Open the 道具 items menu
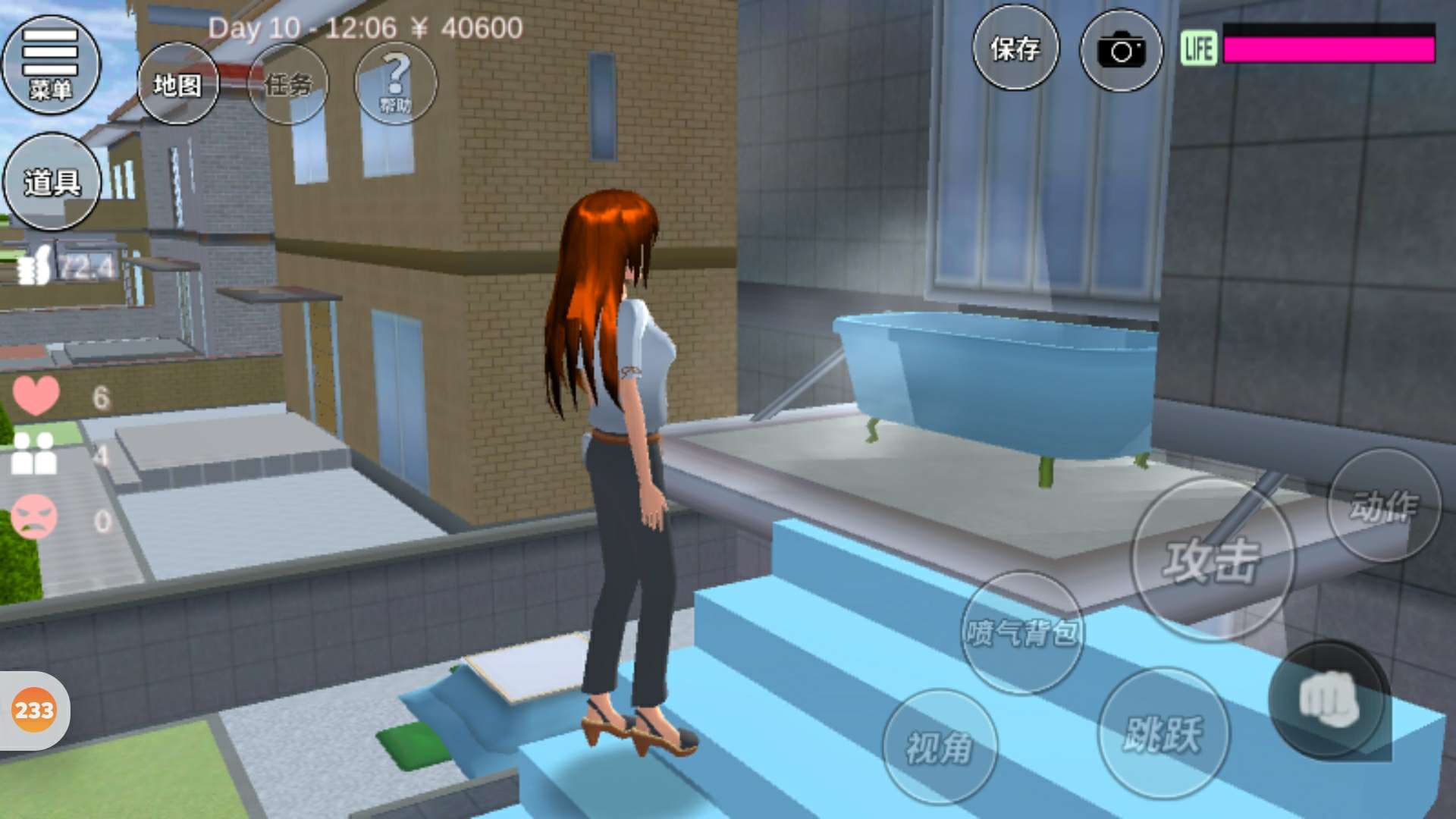The image size is (1456, 819). pyautogui.click(x=52, y=182)
